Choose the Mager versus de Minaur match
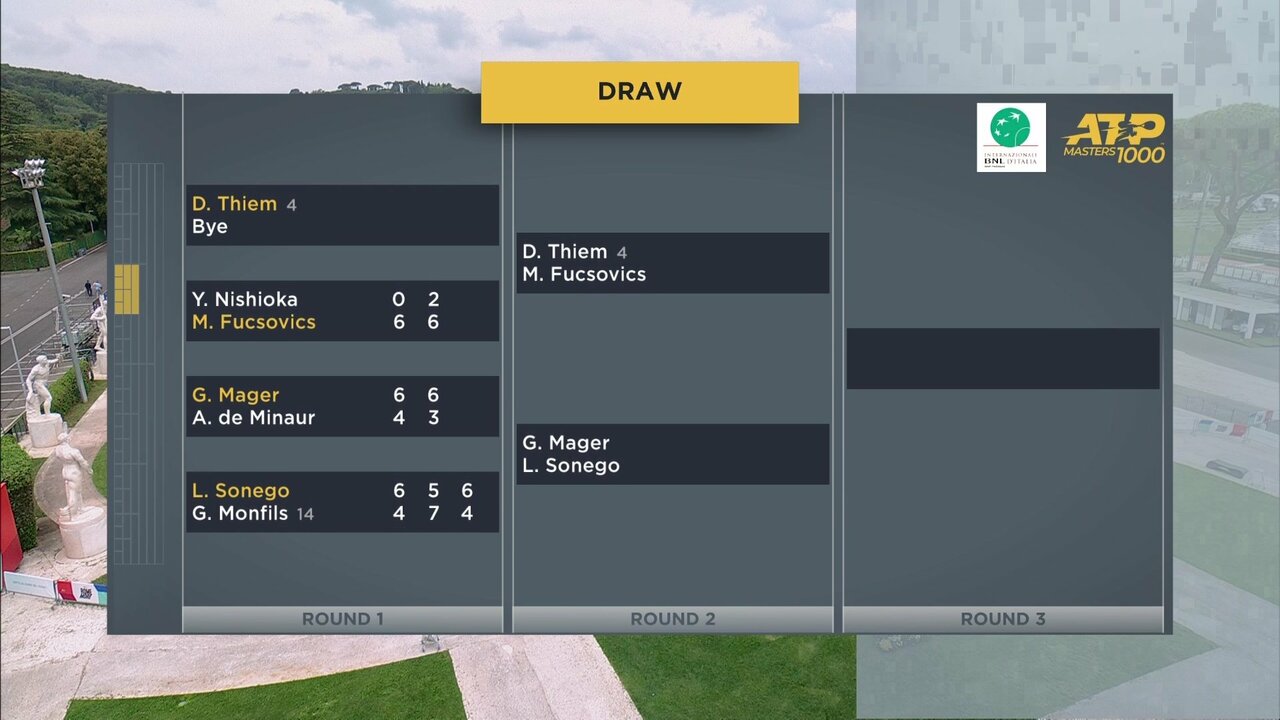Screen dimensions: 1280x720 tap(342, 406)
